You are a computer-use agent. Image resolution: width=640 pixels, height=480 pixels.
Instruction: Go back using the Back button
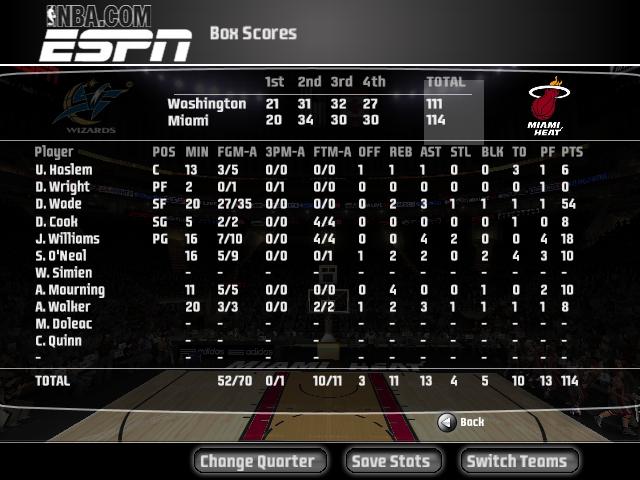click(x=462, y=422)
